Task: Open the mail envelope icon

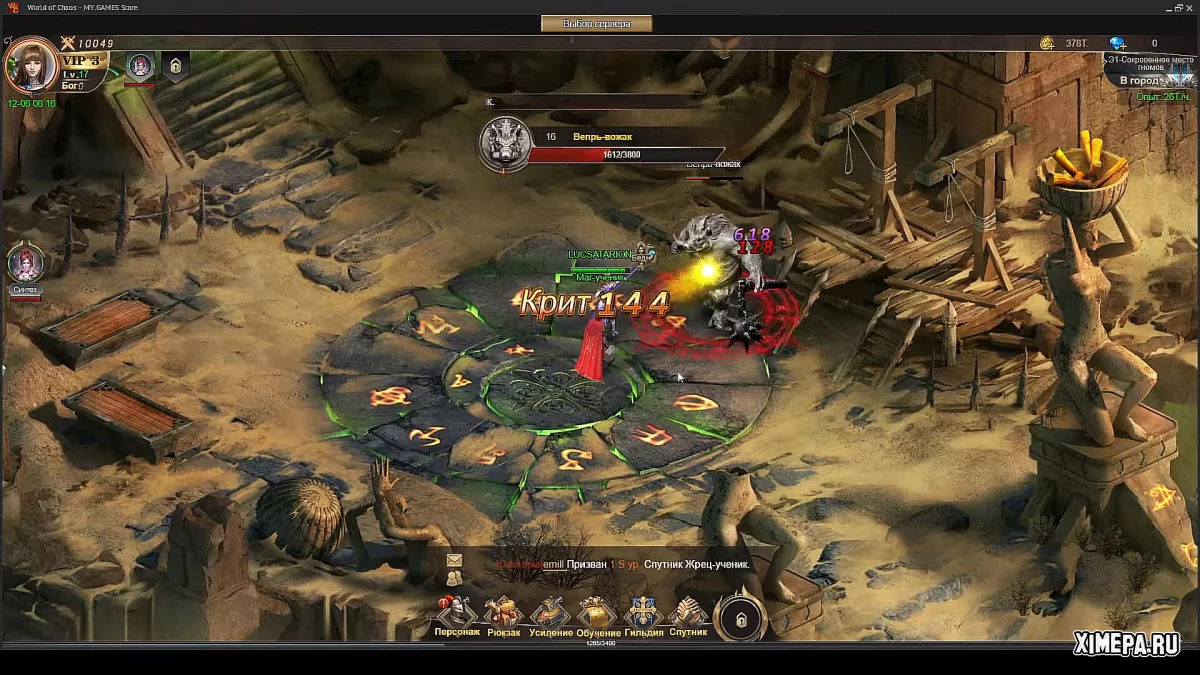Action: click(454, 560)
